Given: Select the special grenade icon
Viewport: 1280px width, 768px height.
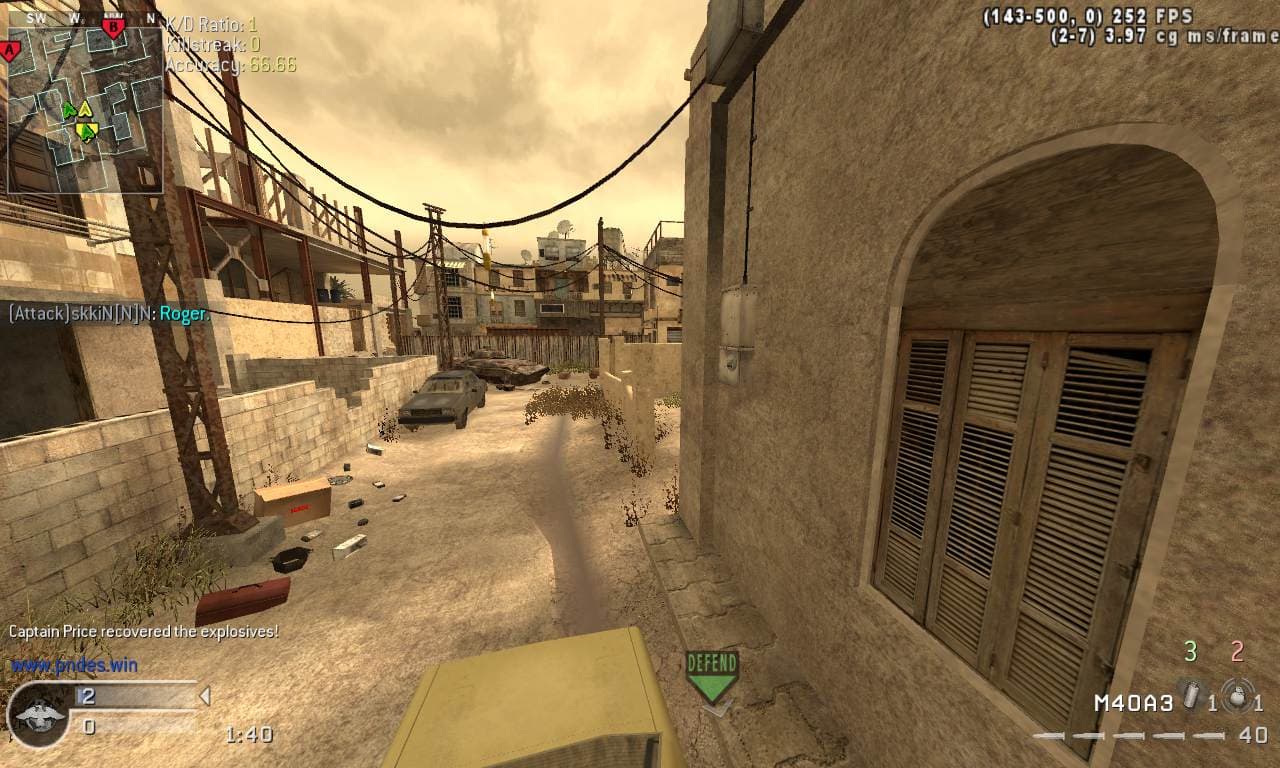Looking at the screenshot, I should point(1190,695).
